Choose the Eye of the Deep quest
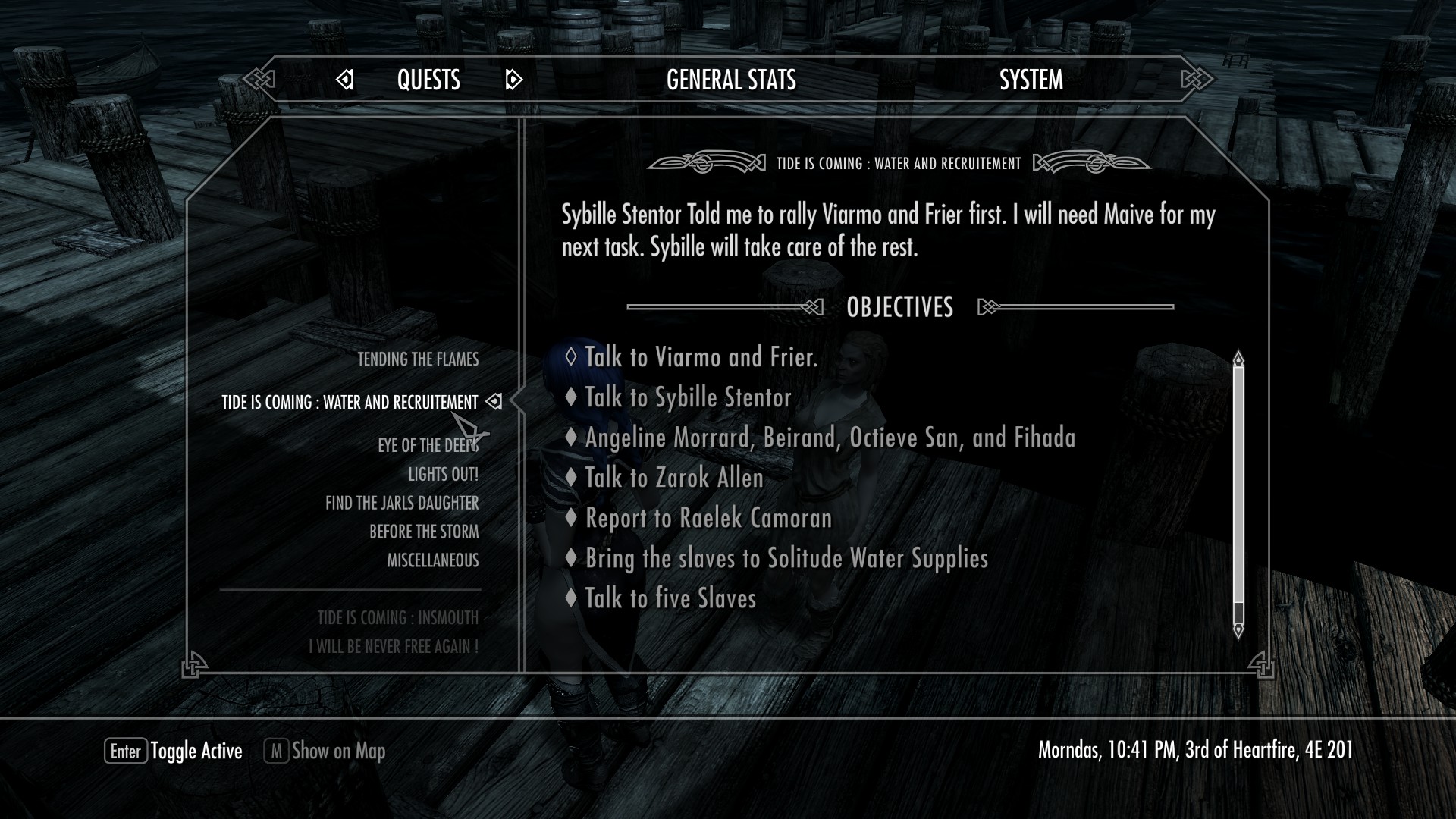 [x=428, y=445]
